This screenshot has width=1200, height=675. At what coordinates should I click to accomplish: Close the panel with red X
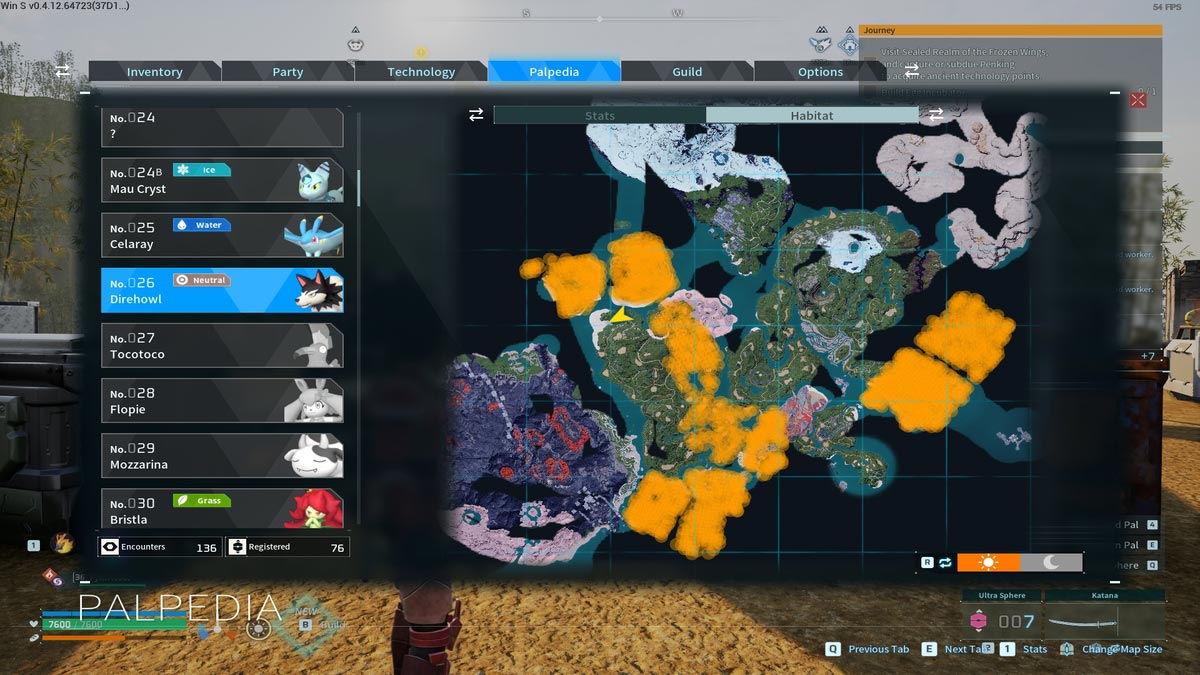point(1138,99)
